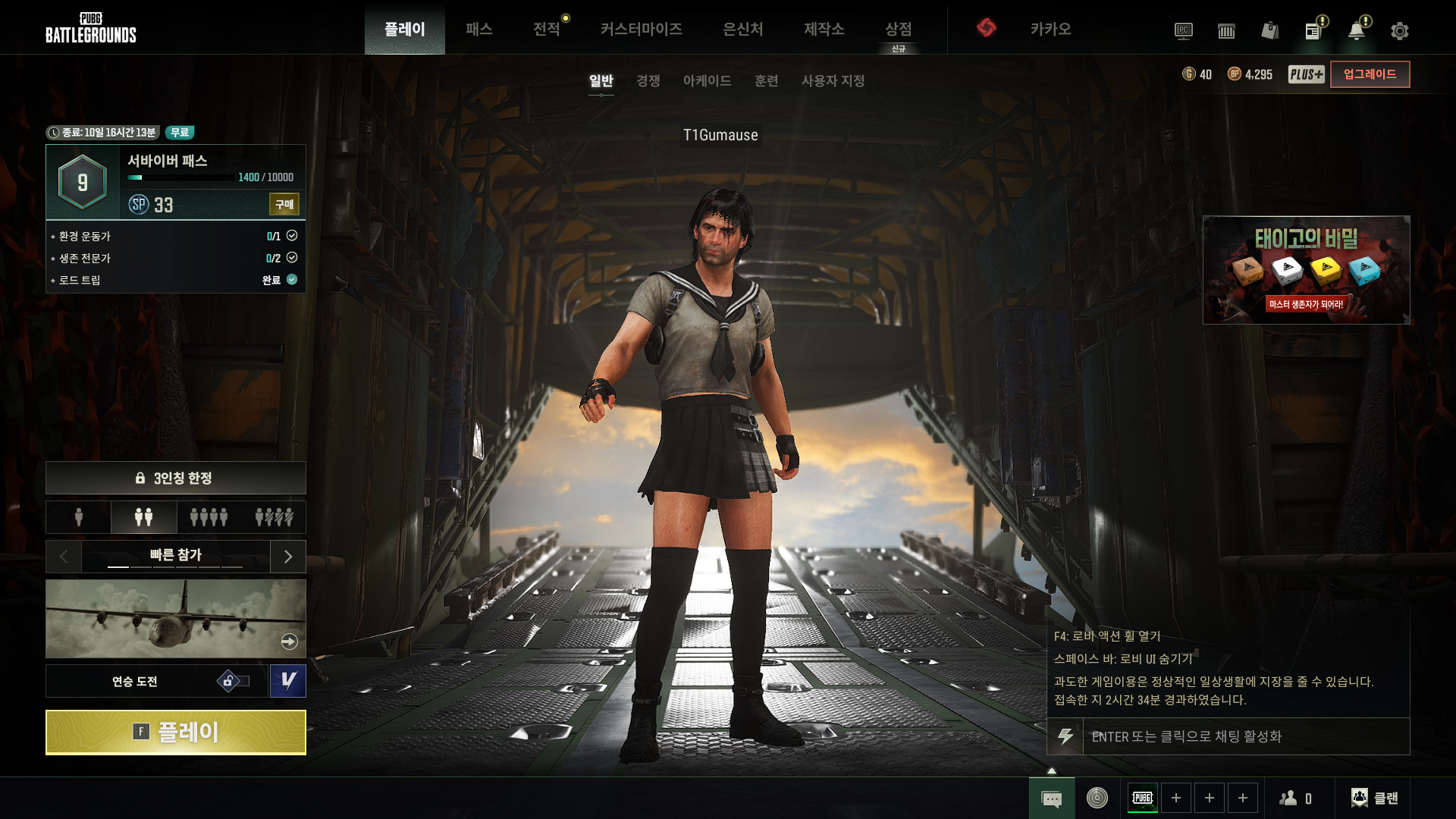Purchase Survivor Pass via 구매 button
Viewport: 1456px width, 819px height.
tap(284, 204)
